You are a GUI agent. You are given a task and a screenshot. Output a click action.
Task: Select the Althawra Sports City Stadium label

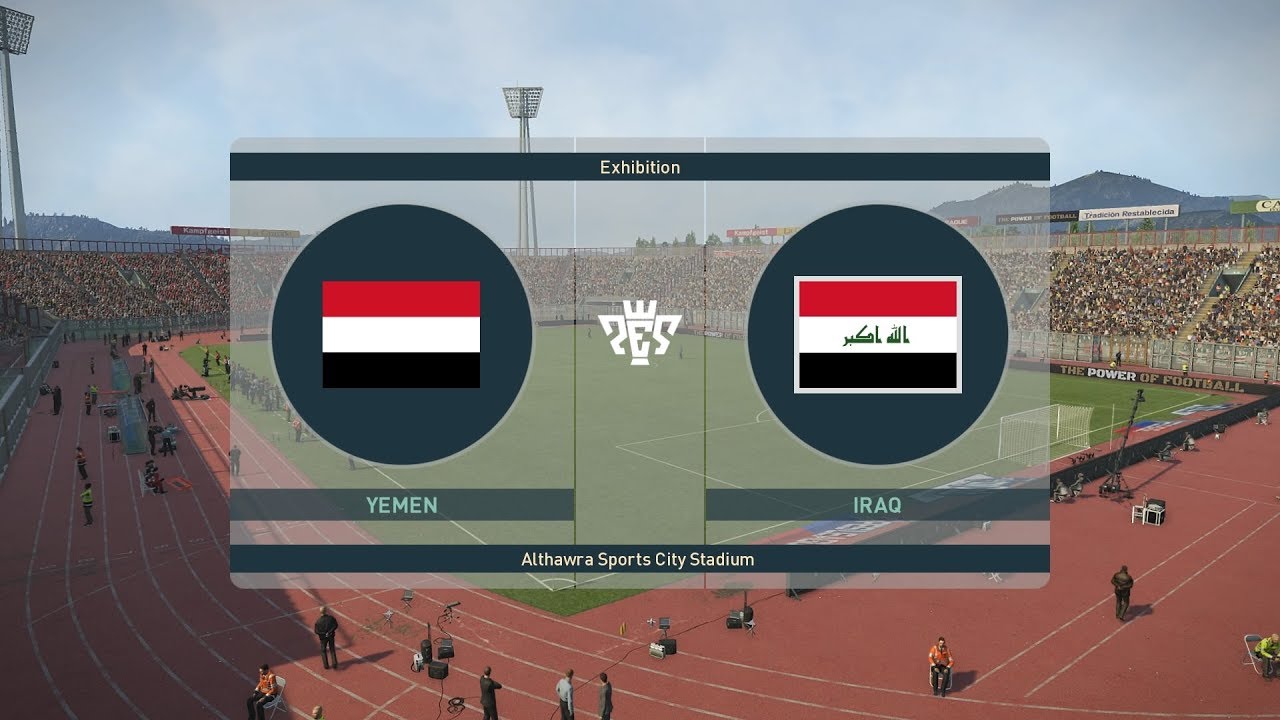[640, 560]
